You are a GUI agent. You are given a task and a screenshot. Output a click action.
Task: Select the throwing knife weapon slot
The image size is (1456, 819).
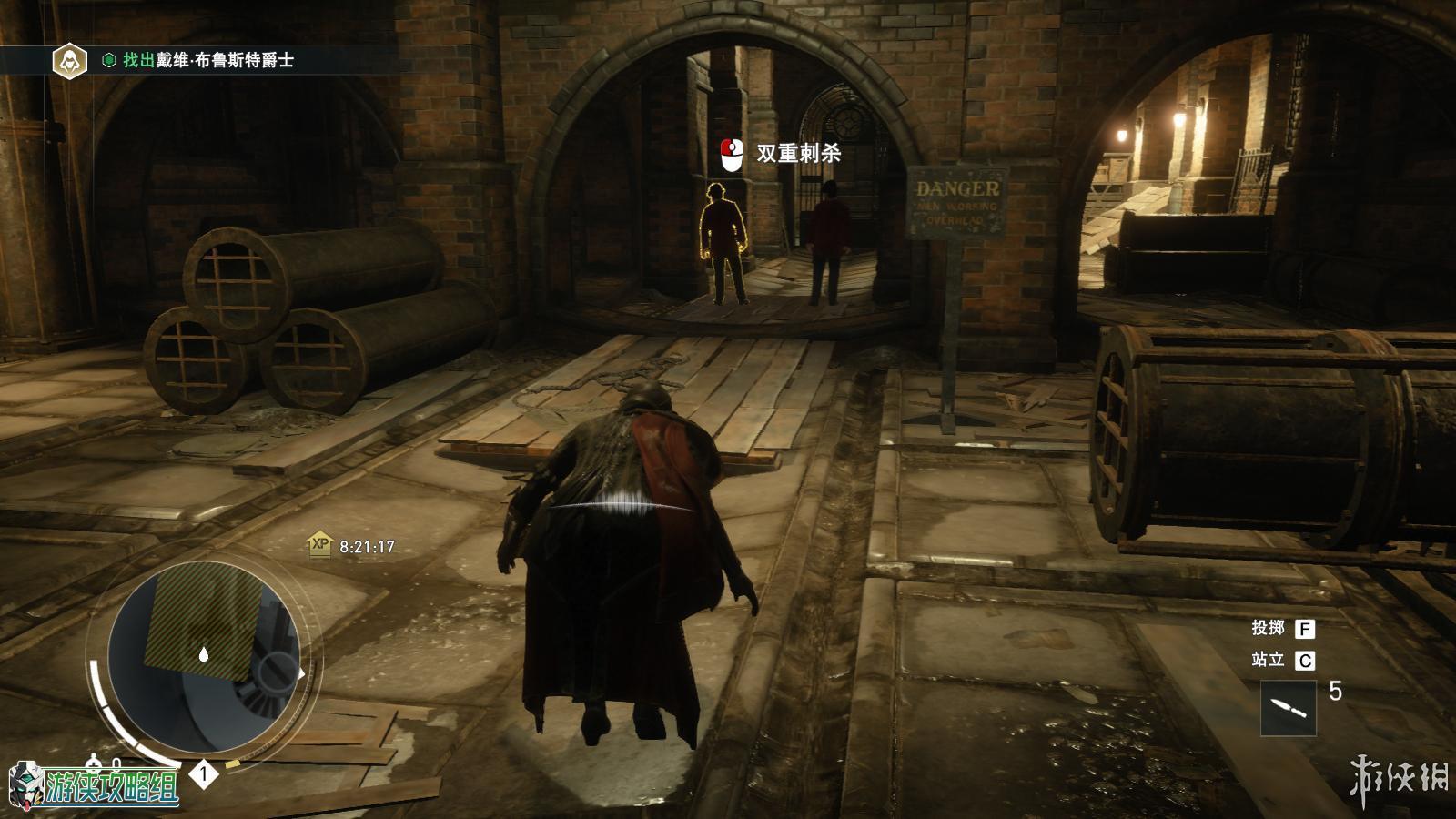[x=1288, y=707]
